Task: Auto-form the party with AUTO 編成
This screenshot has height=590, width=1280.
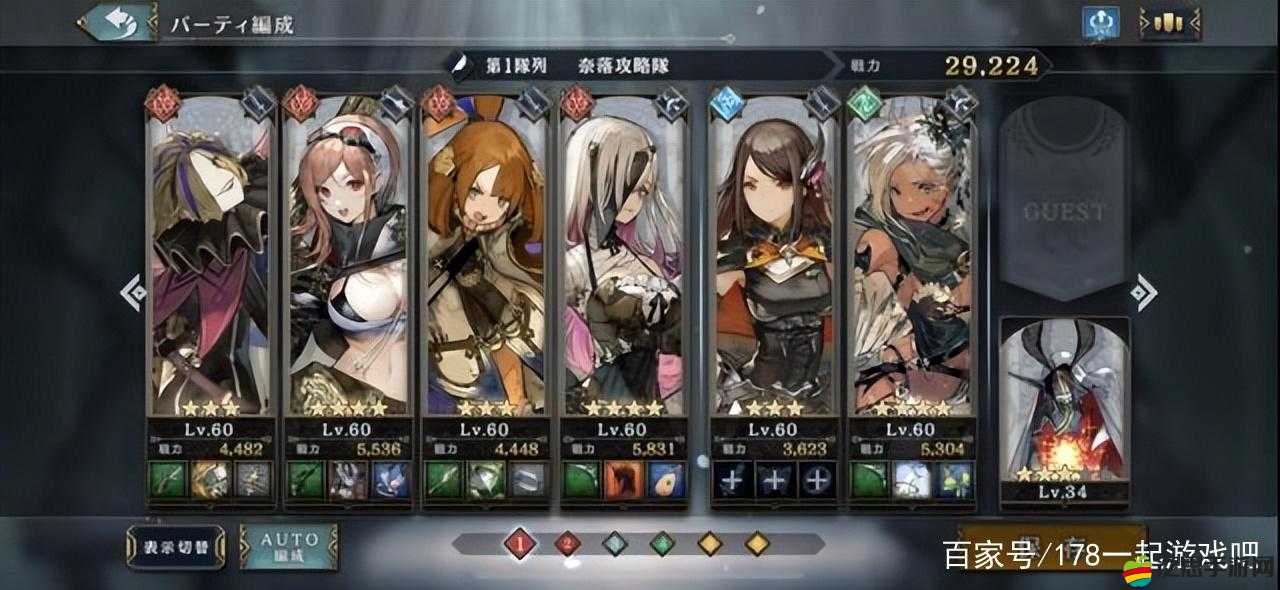Action: tap(289, 546)
